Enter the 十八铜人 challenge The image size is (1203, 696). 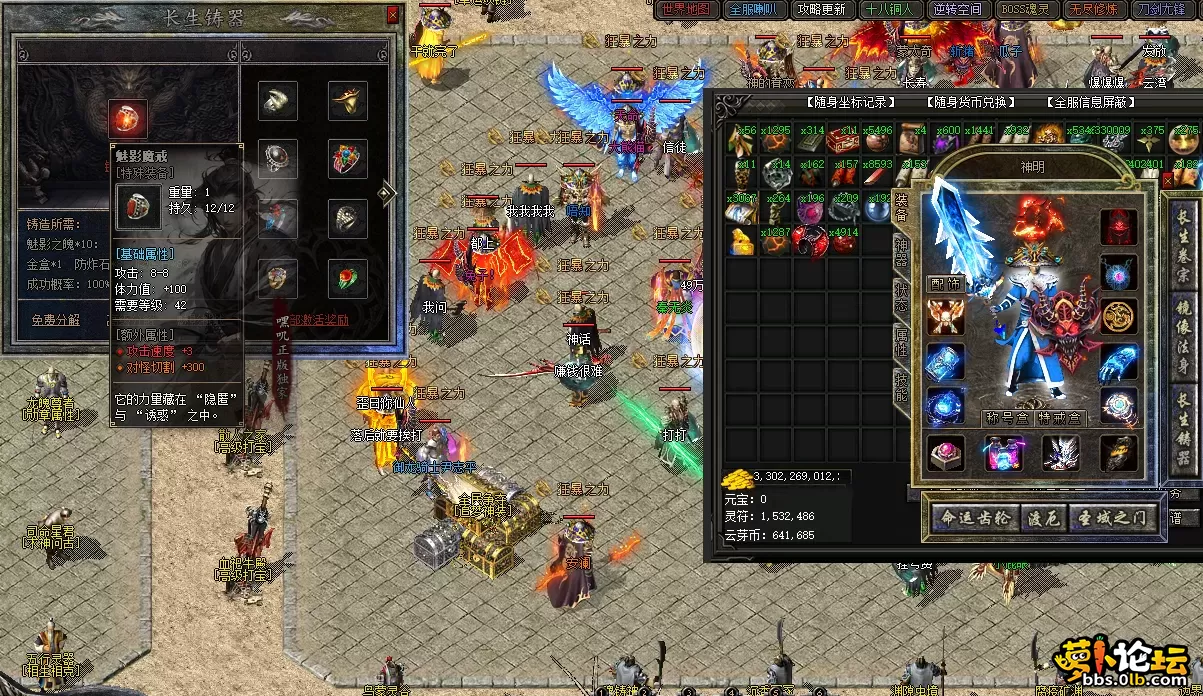coord(890,9)
